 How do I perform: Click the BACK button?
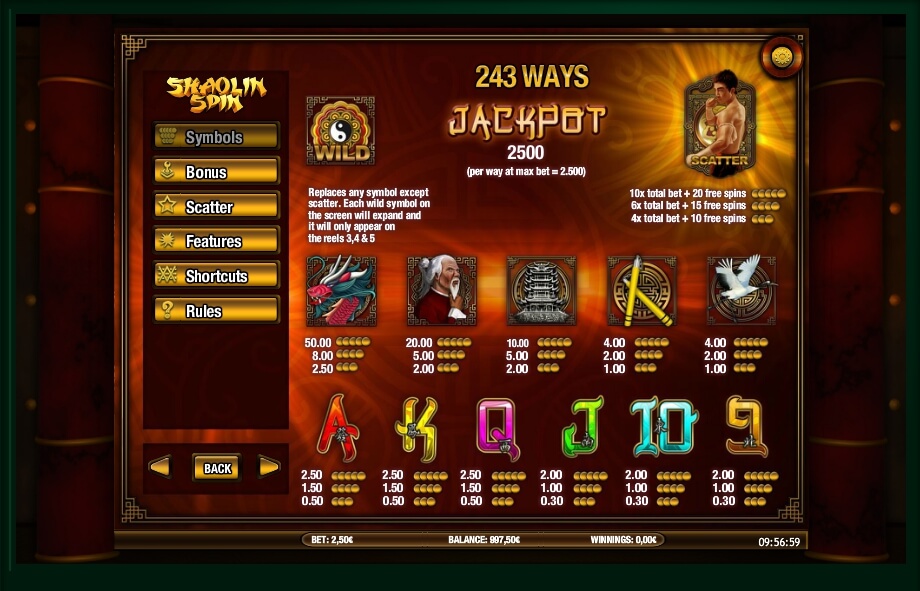point(216,468)
